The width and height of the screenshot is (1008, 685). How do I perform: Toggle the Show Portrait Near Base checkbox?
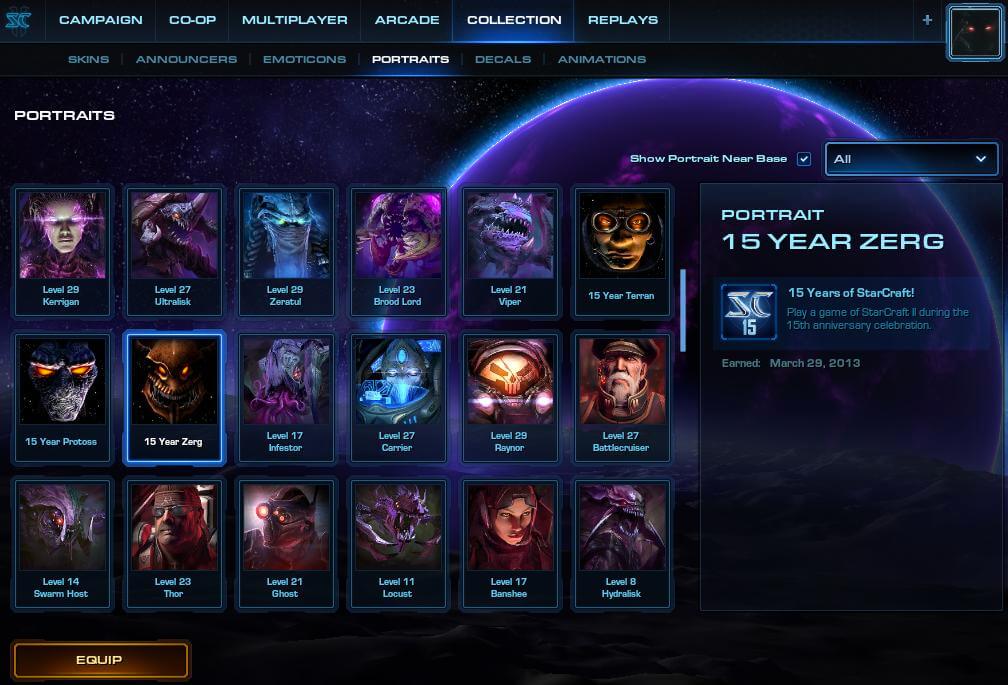(804, 159)
